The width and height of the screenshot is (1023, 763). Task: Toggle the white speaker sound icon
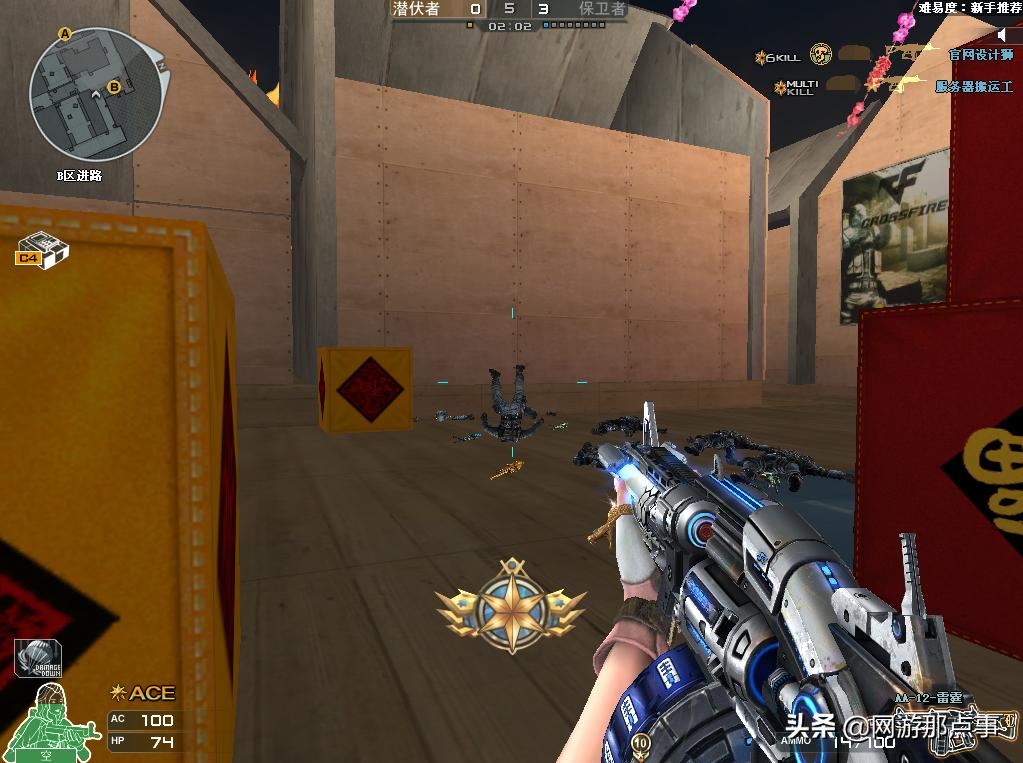(x=1003, y=35)
